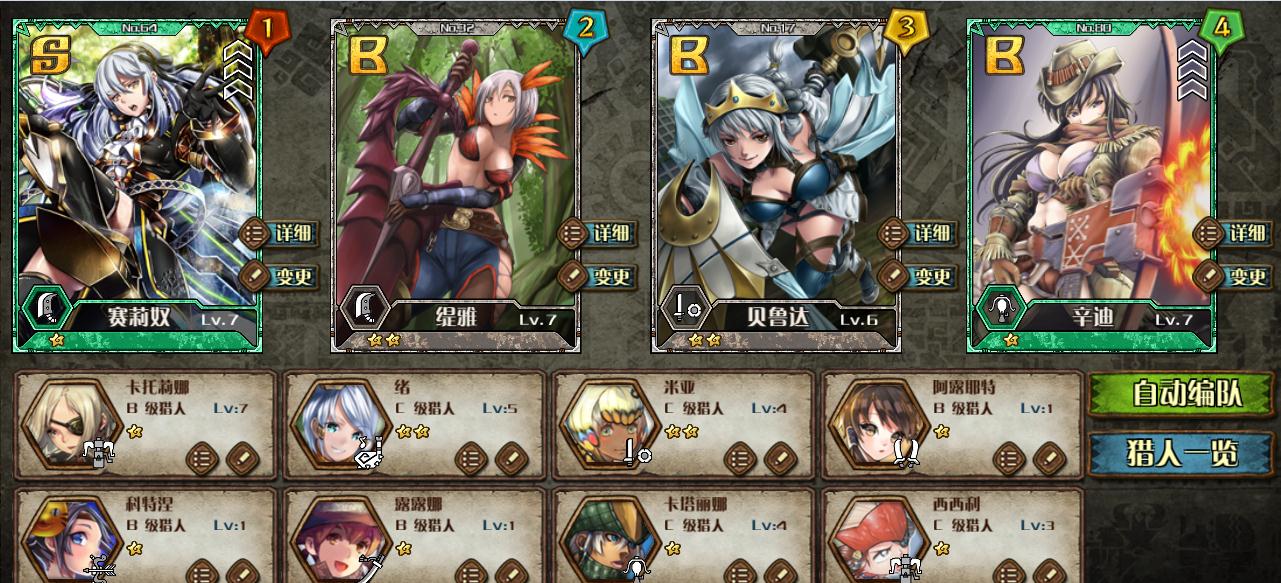Choose 变更 to swap out 赛莉奴

[280, 276]
